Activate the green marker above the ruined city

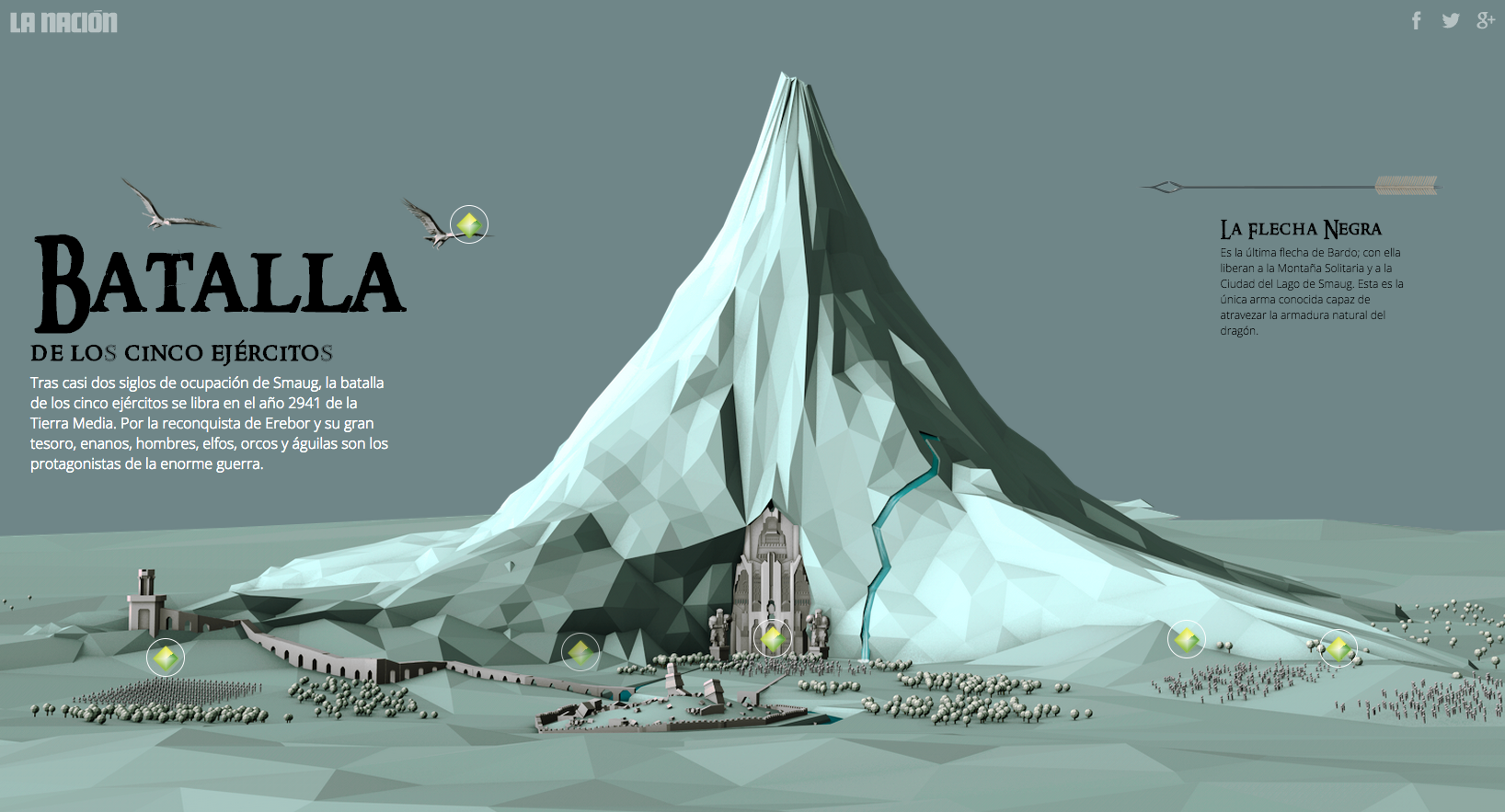tap(580, 652)
